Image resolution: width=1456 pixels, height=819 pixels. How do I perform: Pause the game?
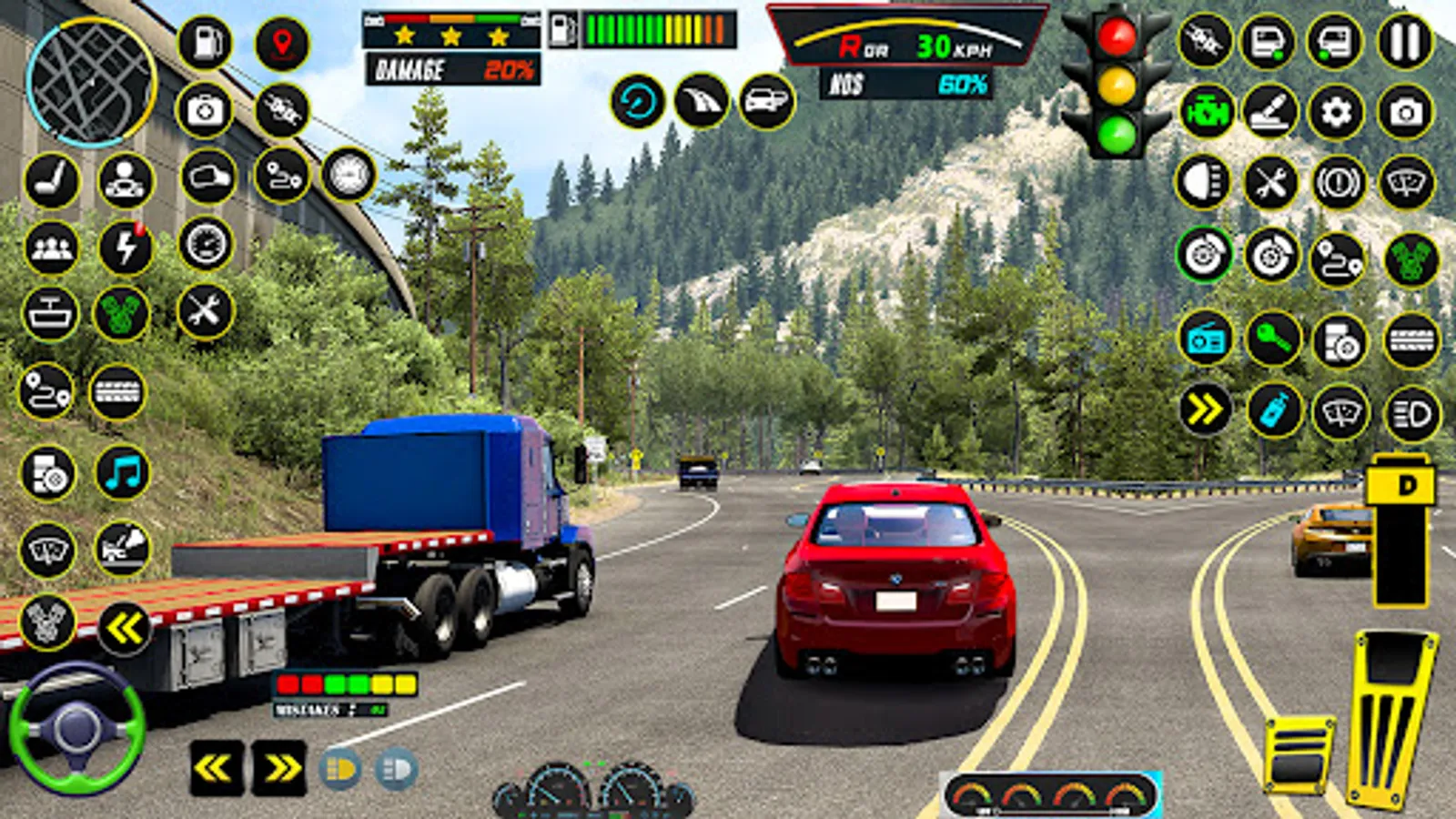click(x=1405, y=42)
